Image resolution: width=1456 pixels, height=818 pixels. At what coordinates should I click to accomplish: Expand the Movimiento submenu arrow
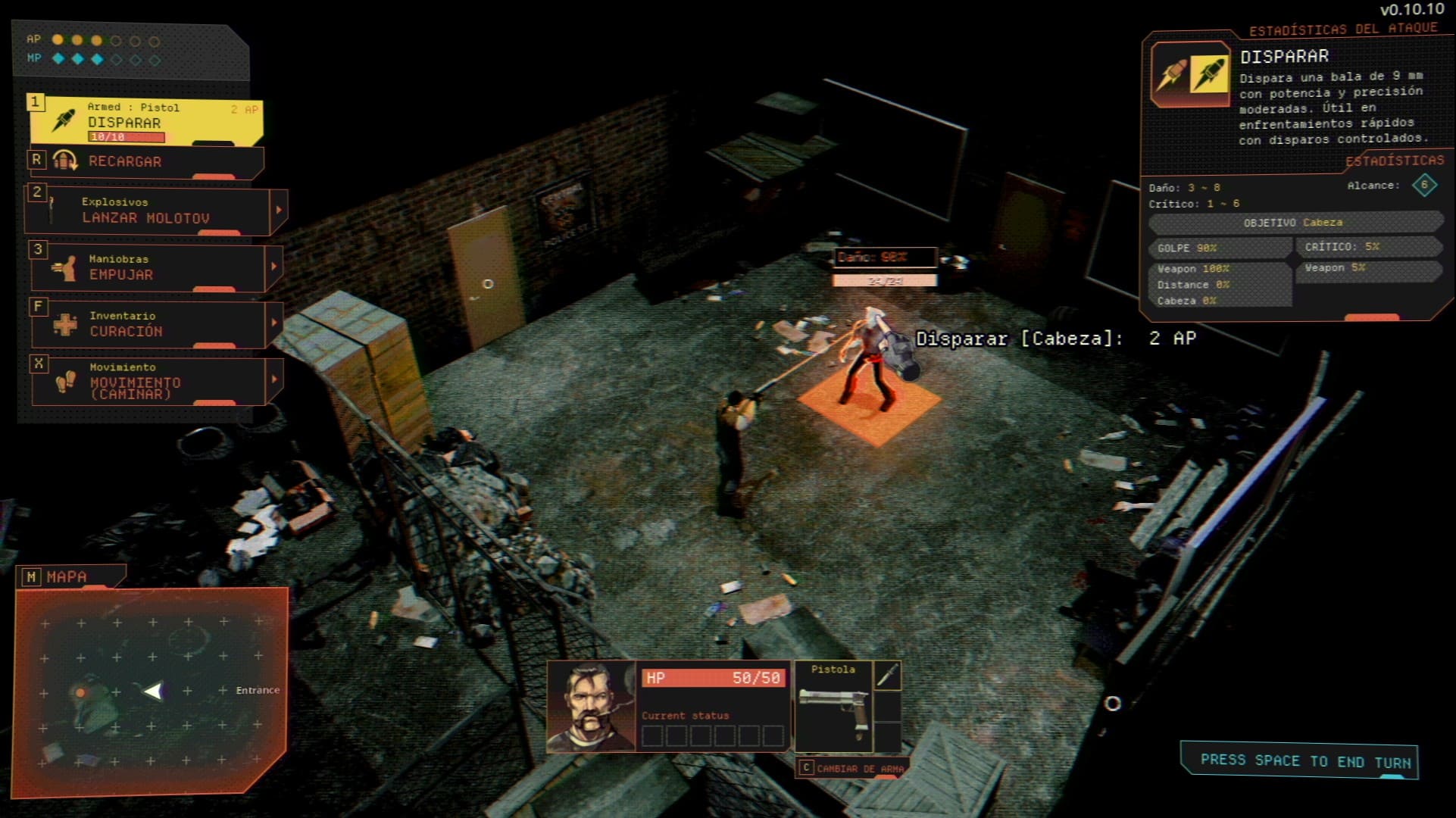[x=274, y=379]
